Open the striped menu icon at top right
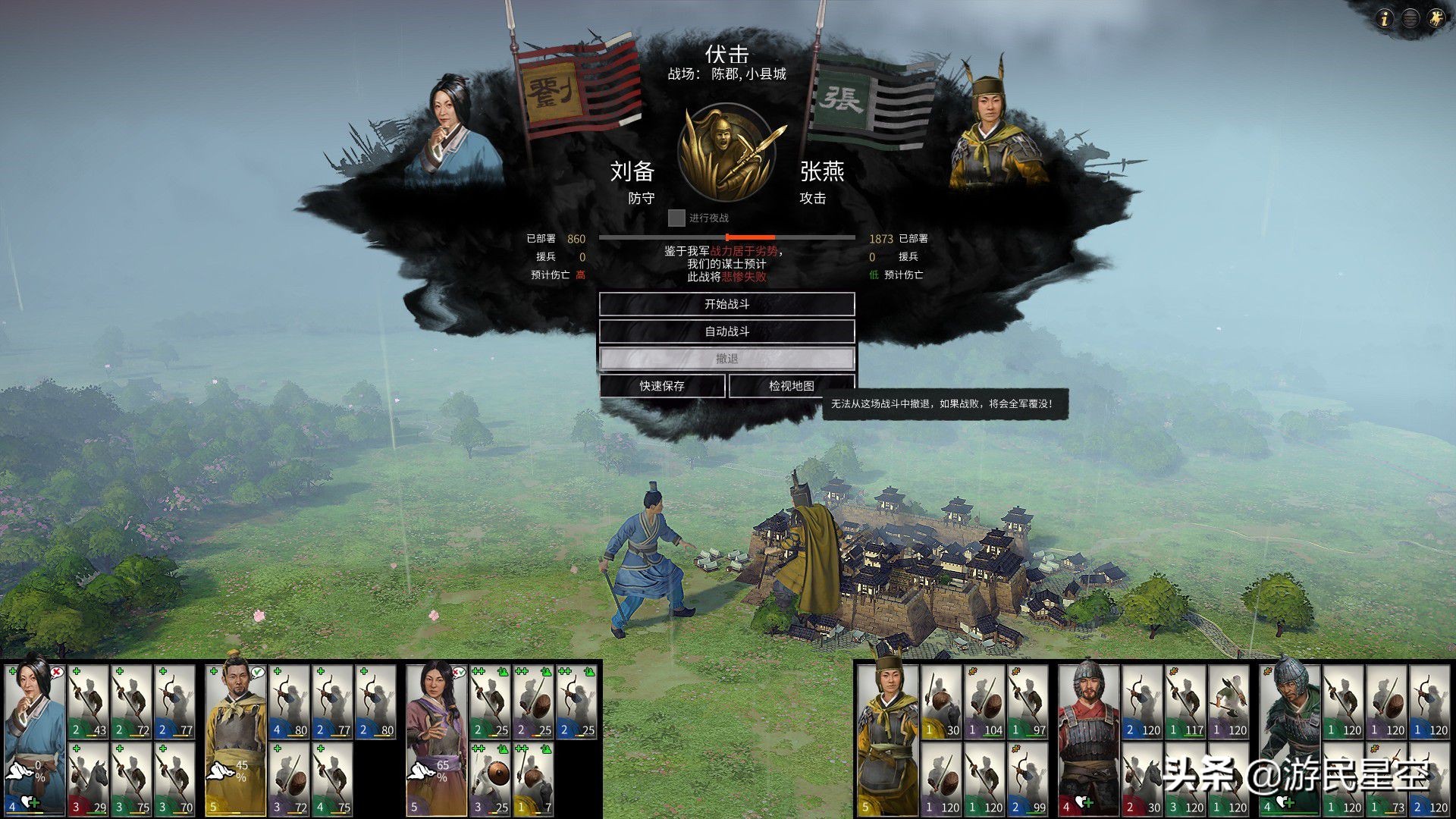 1410,19
